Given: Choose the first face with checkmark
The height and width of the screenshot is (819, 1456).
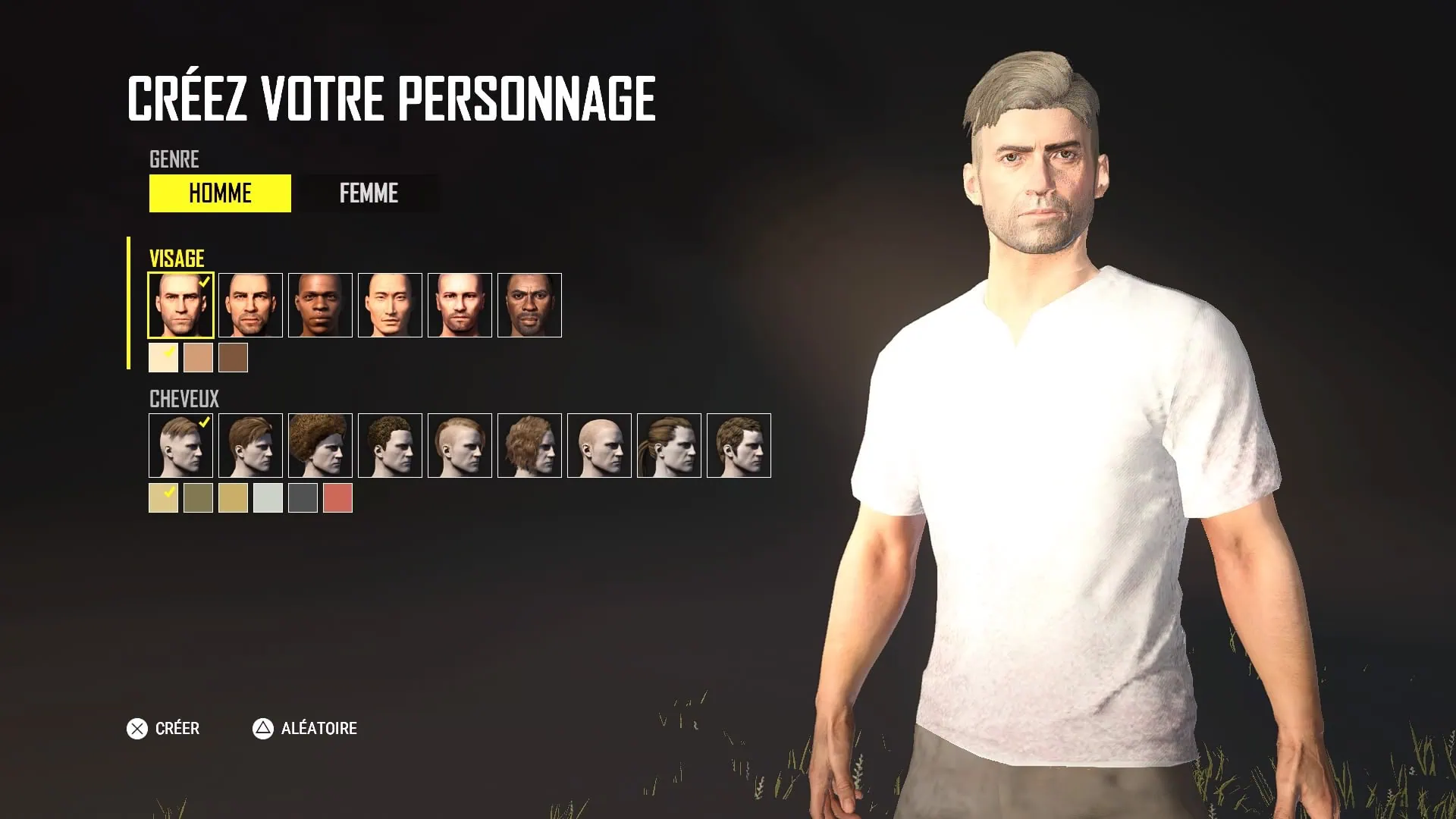Looking at the screenshot, I should pos(180,305).
